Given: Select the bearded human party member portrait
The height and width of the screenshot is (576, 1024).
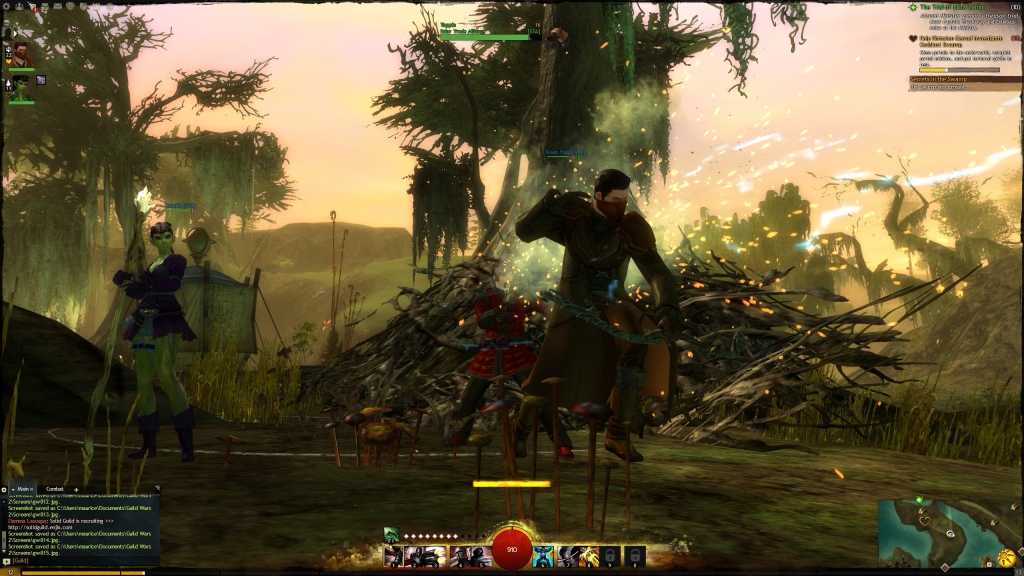Looking at the screenshot, I should click(21, 53).
